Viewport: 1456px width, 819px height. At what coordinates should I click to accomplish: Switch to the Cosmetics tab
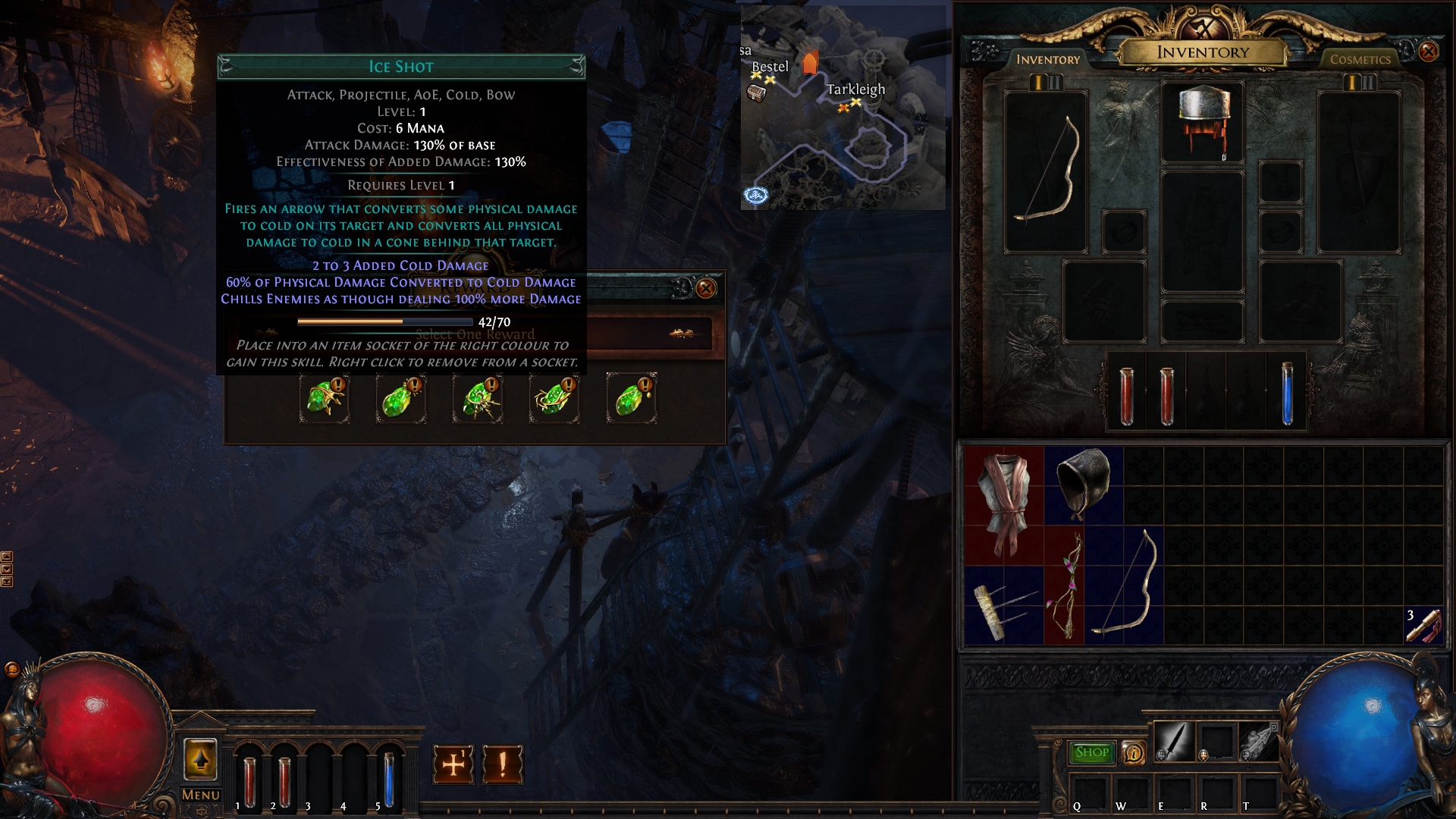tap(1360, 59)
